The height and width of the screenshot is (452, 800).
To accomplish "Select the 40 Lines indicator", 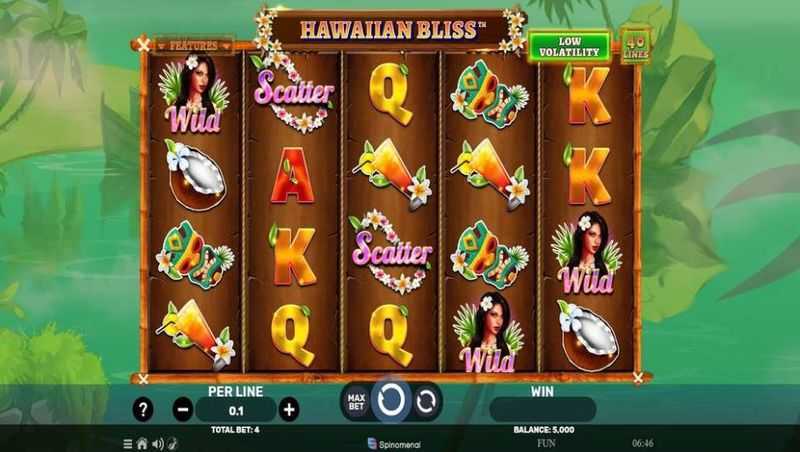I will tap(636, 44).
